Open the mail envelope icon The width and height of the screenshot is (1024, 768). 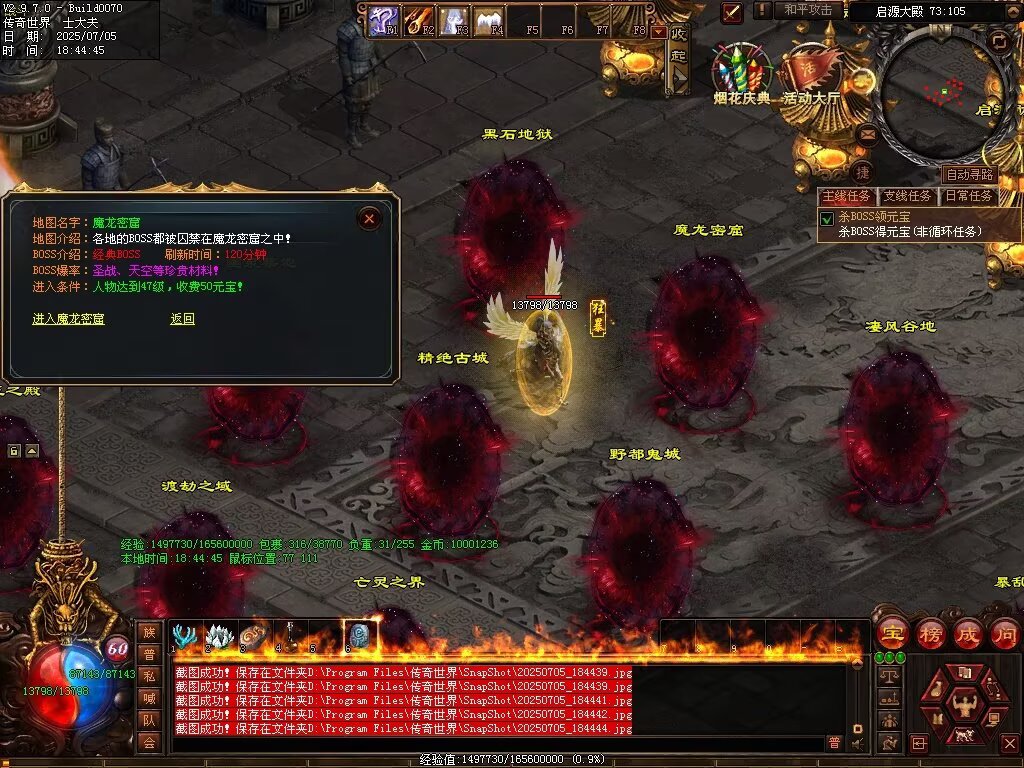tap(868, 133)
